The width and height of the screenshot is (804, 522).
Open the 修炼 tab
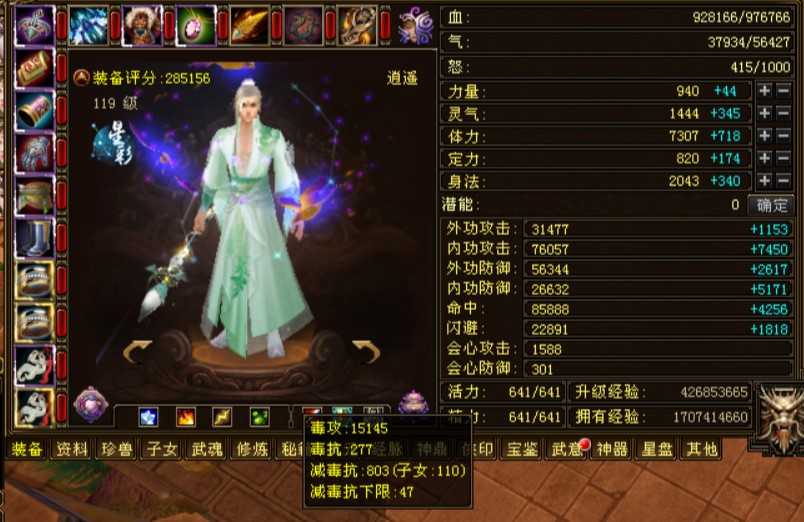[251, 449]
